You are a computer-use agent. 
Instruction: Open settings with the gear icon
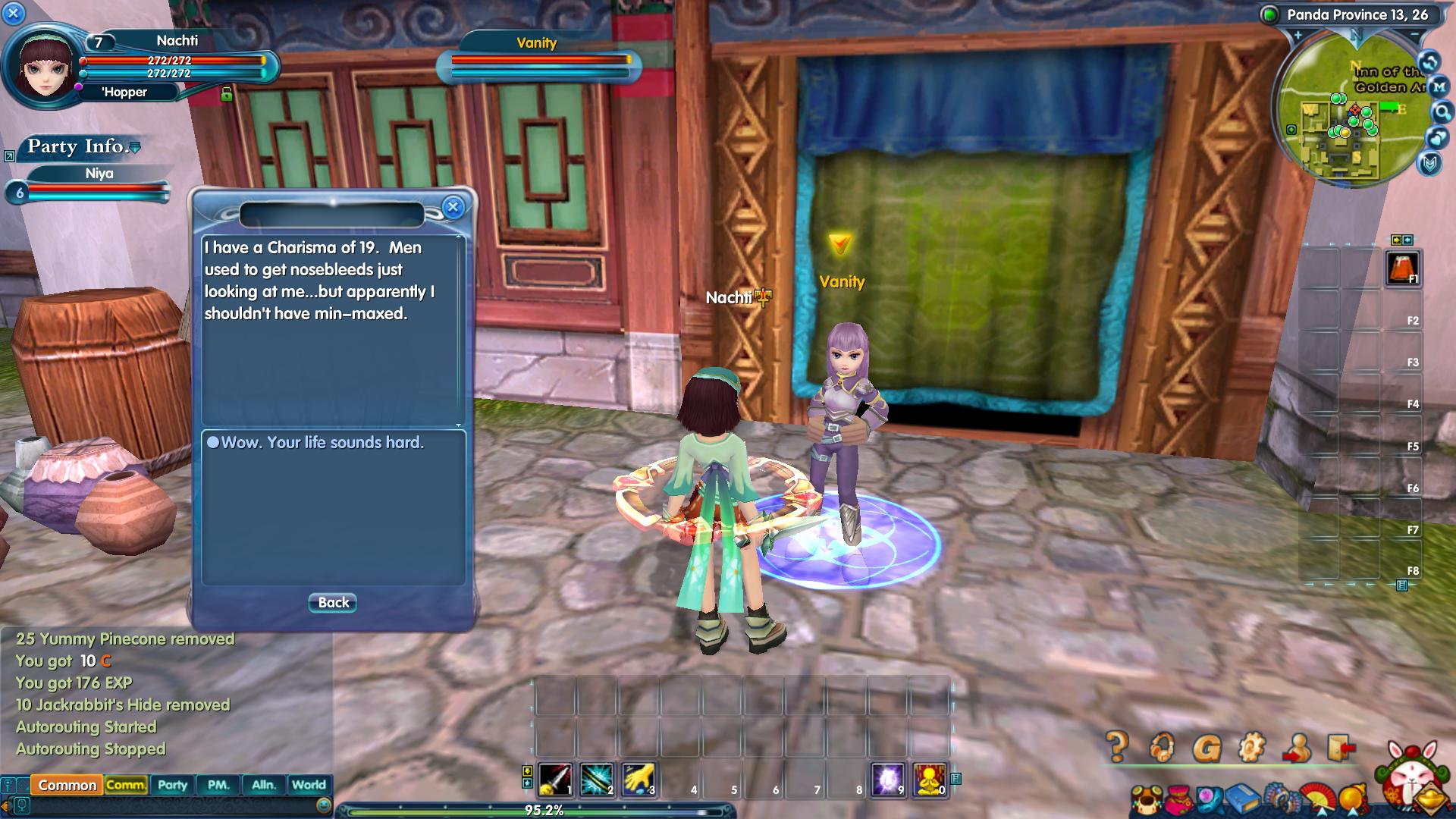tap(1251, 748)
